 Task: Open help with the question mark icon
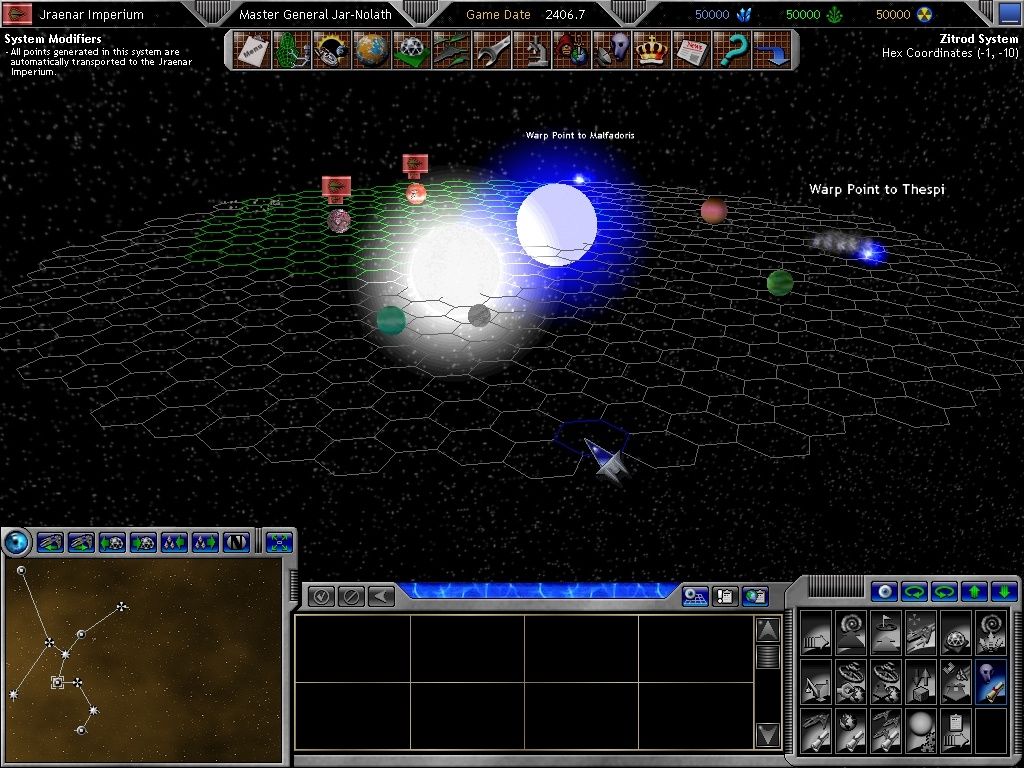coord(733,50)
